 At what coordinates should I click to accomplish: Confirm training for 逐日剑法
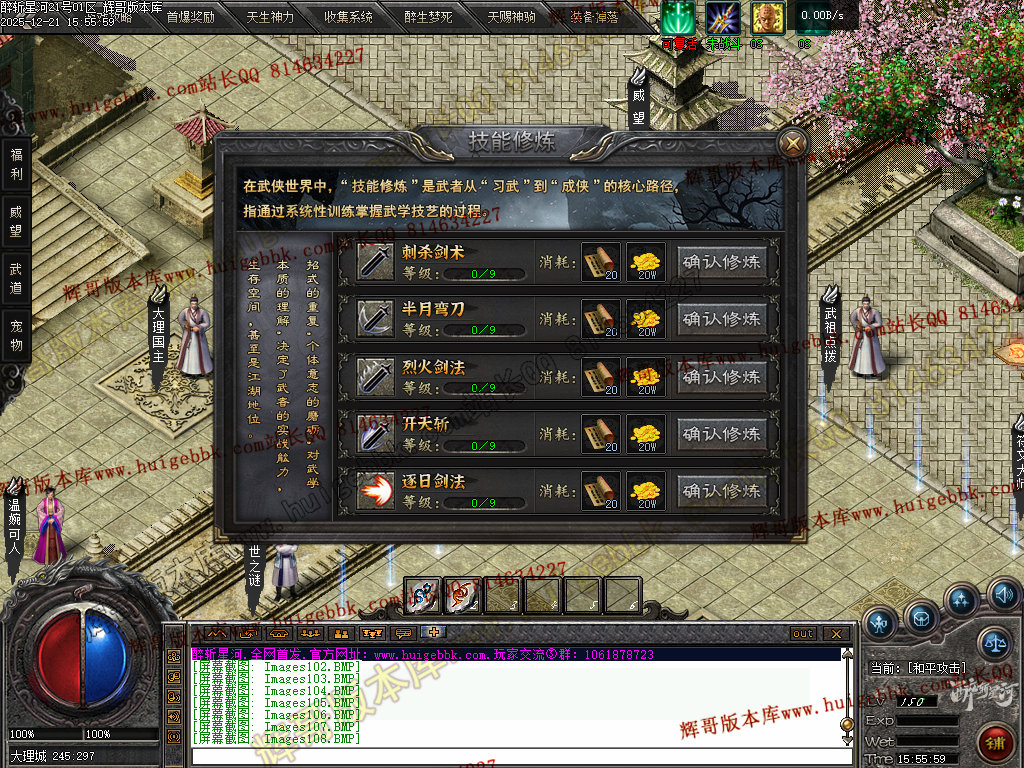722,491
